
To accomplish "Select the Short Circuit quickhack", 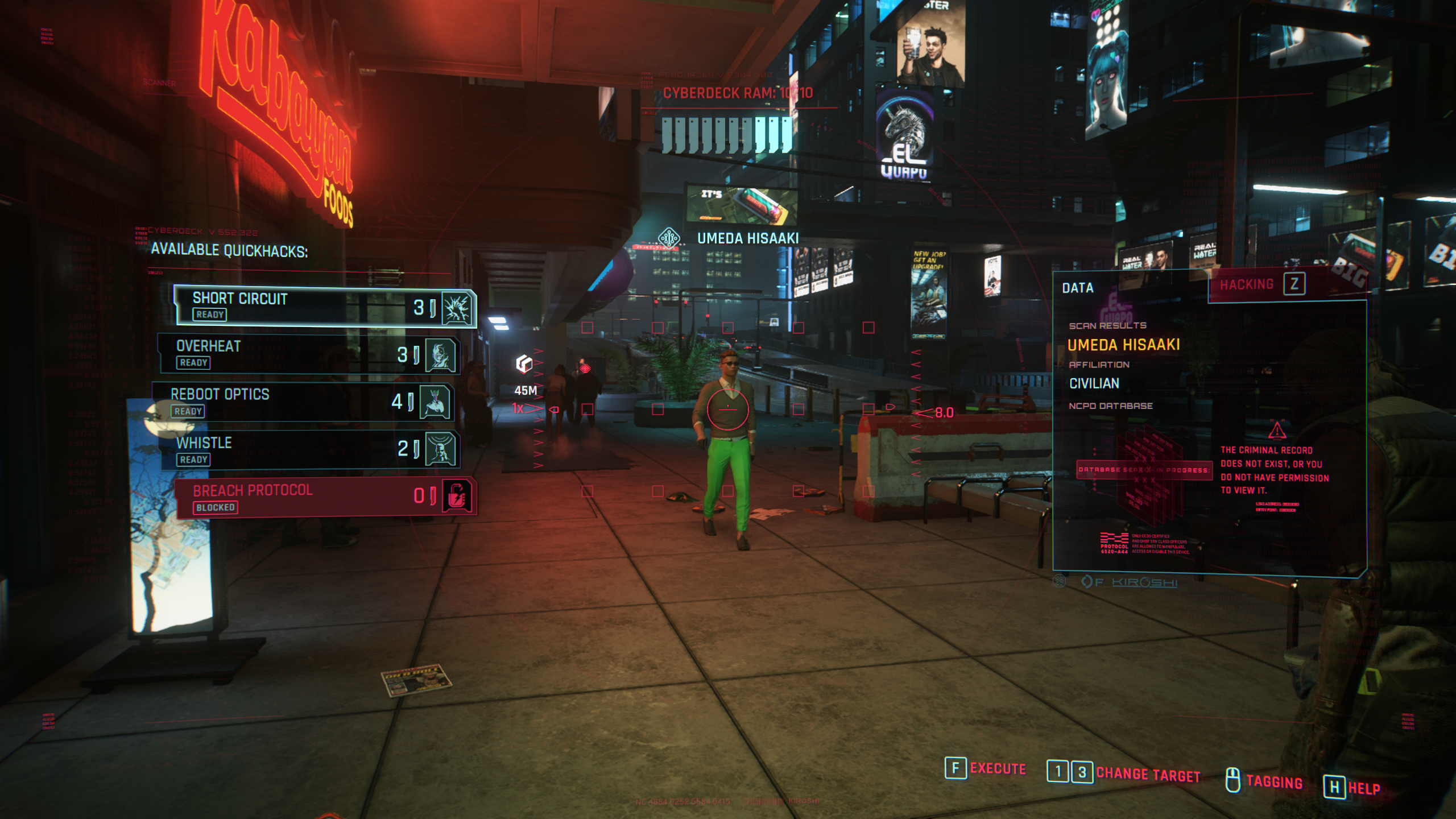I will [324, 306].
